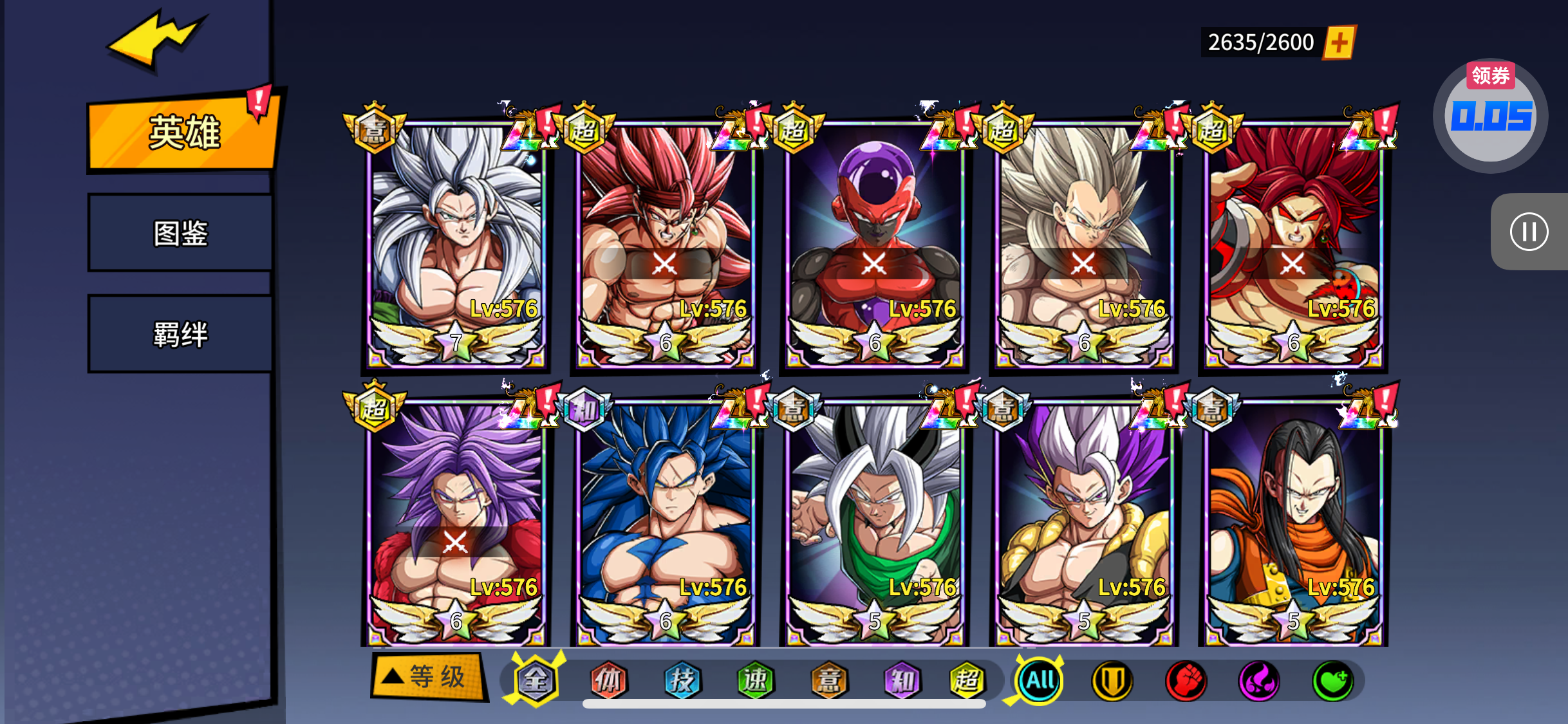Show only yellow shield role heroes
The height and width of the screenshot is (724, 1568).
point(1112,681)
